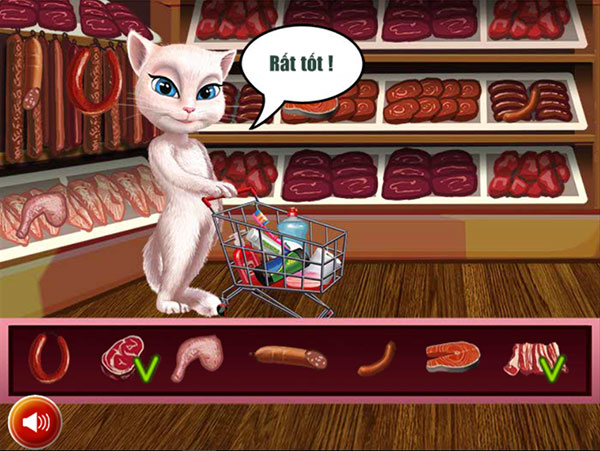Choose the checked steak item in list
Screen dimensions: 600x451
(x=120, y=359)
